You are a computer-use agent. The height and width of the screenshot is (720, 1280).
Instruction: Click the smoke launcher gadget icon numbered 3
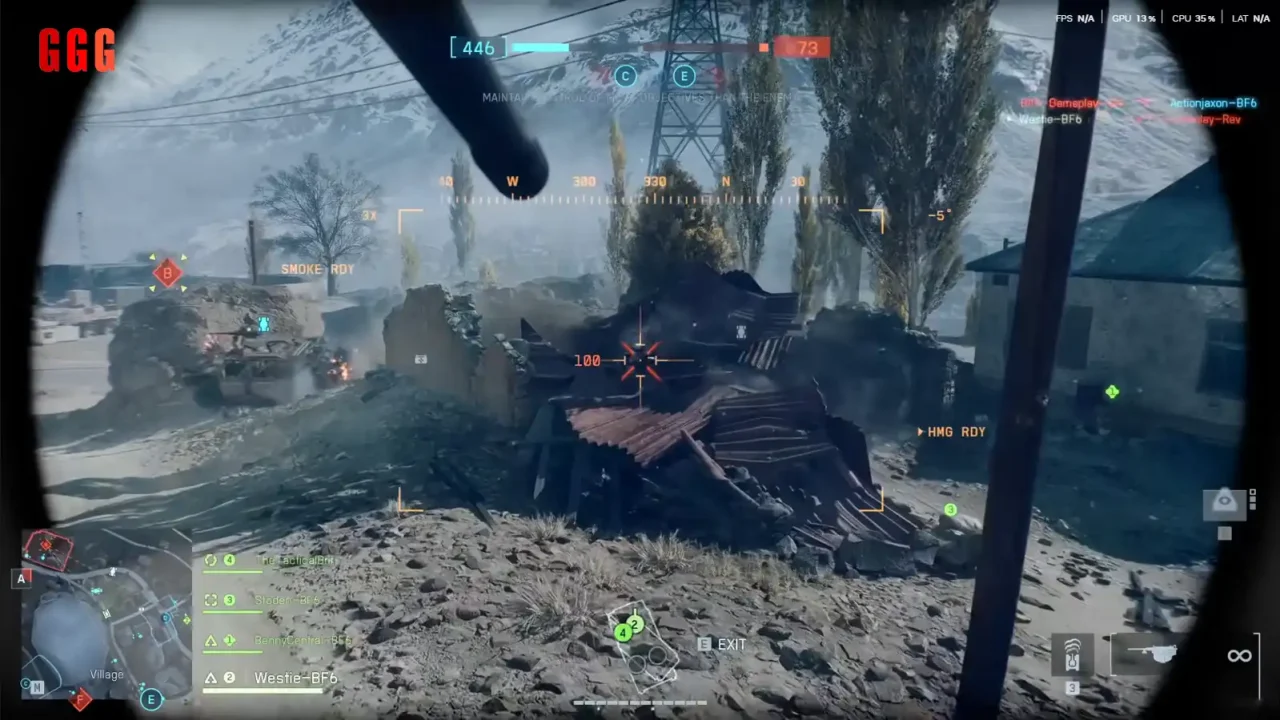[x=1073, y=655]
